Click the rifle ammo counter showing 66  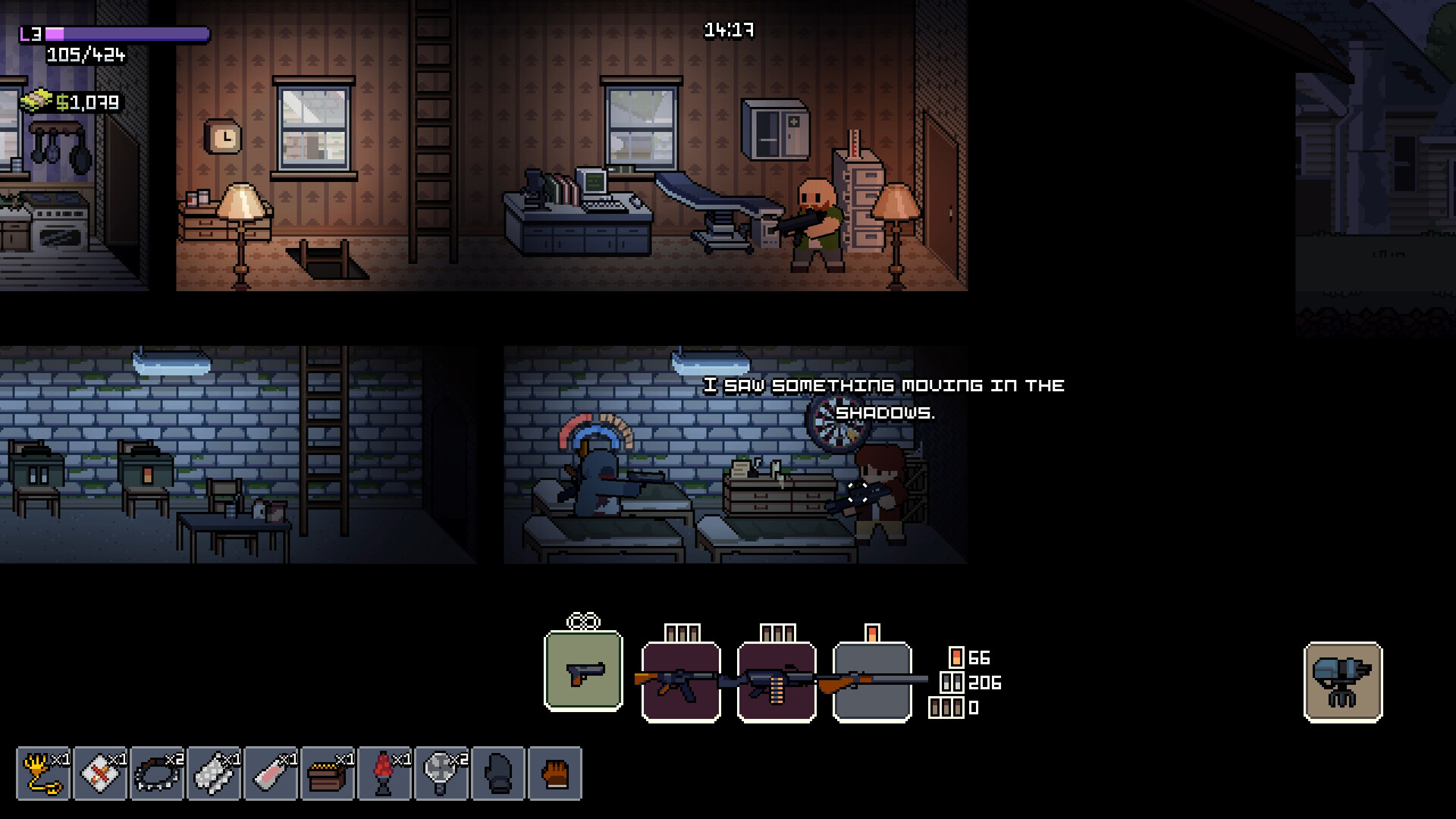(x=968, y=658)
